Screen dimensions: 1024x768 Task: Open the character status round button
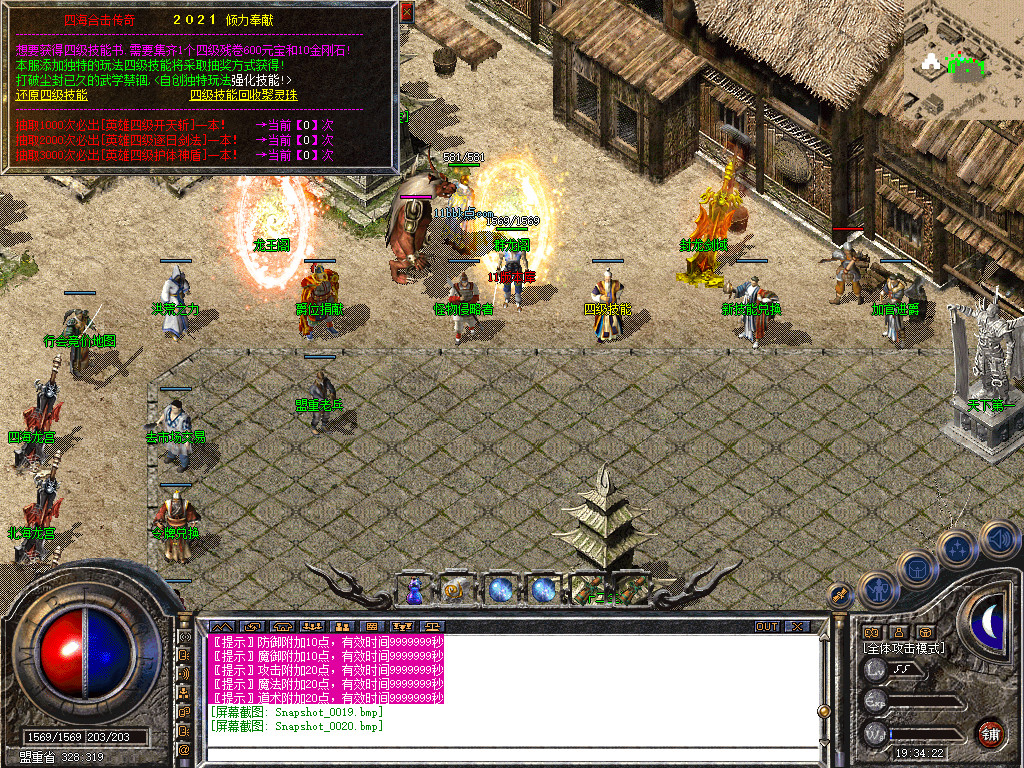point(877,590)
